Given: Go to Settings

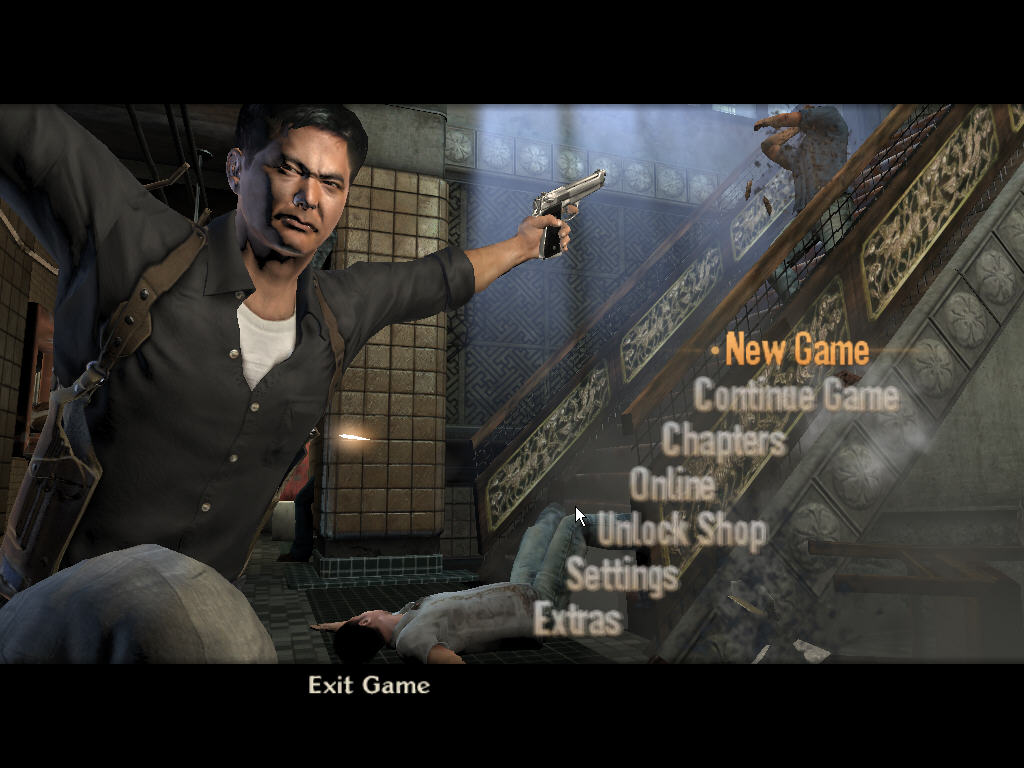Looking at the screenshot, I should pos(622,575).
